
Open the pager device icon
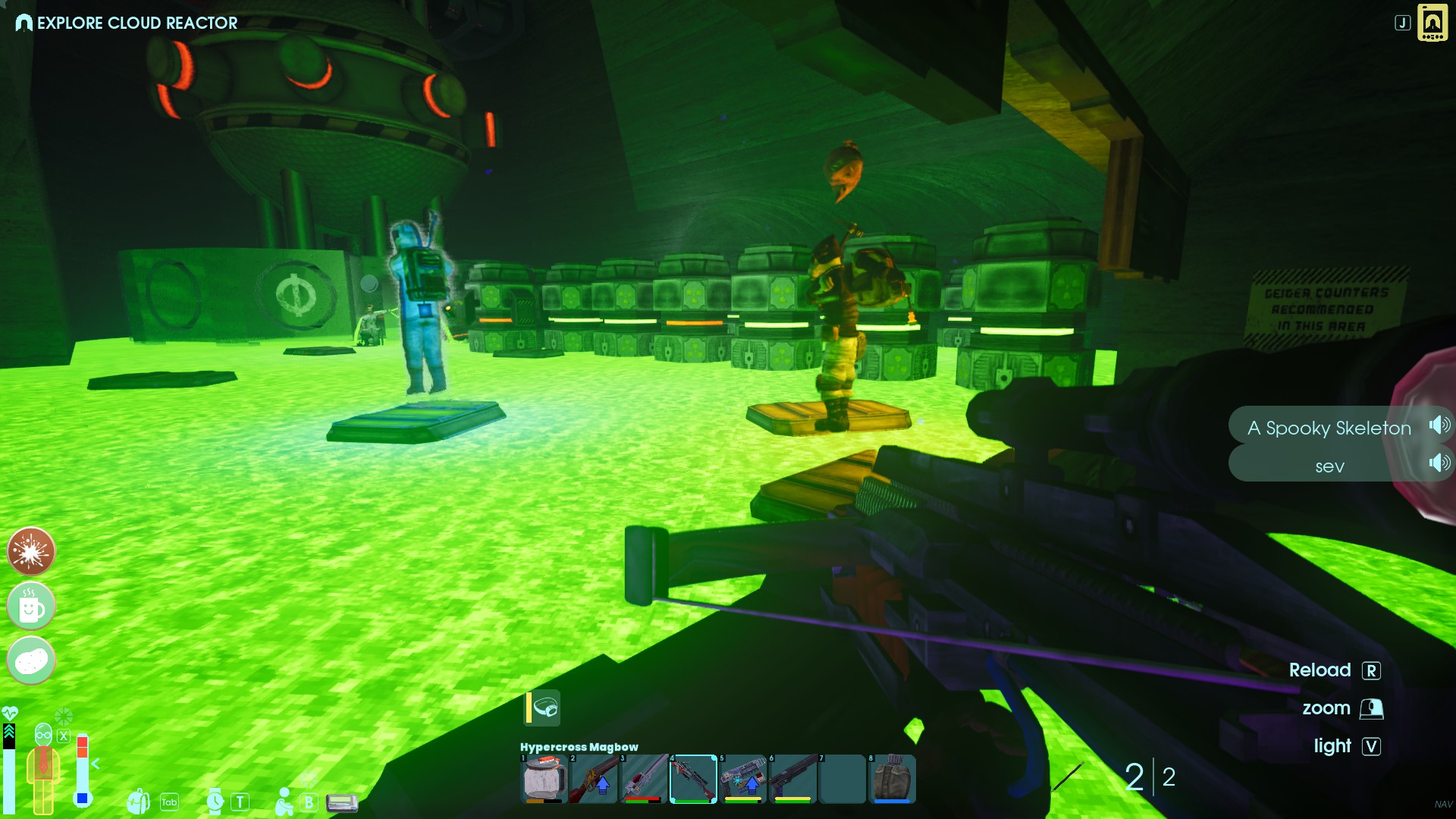point(342,802)
